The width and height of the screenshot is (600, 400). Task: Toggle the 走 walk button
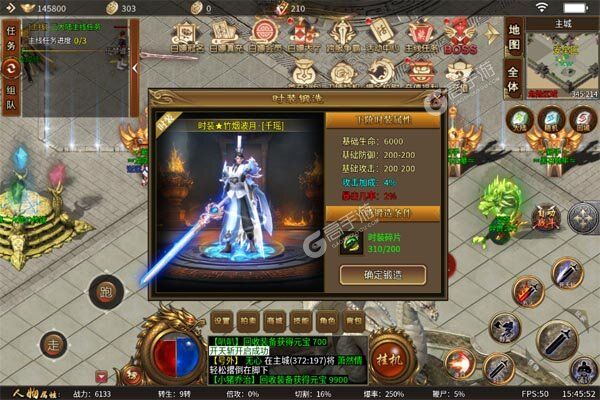[55, 345]
